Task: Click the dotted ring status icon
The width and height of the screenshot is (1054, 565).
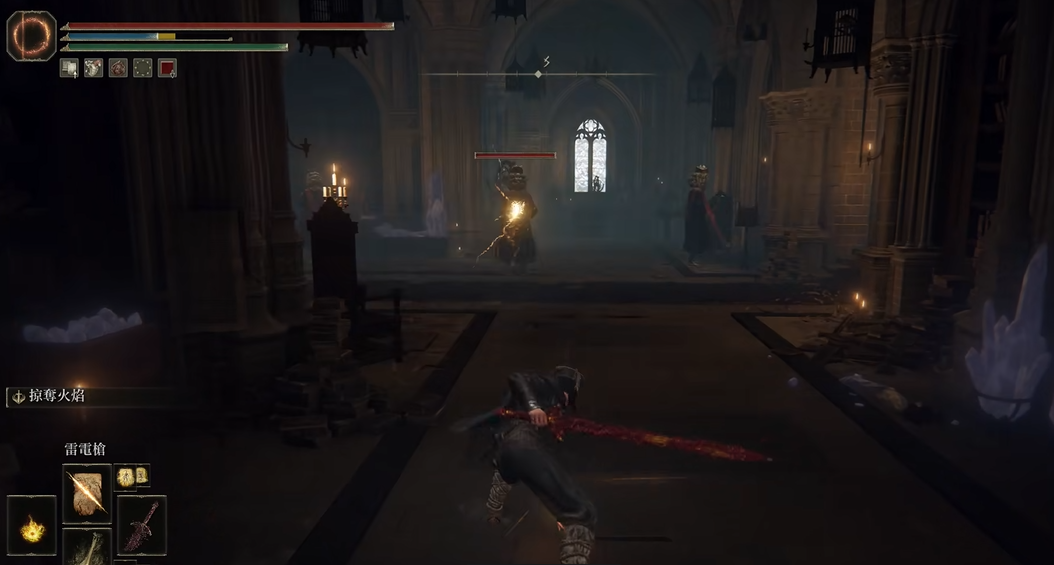Action: [143, 68]
